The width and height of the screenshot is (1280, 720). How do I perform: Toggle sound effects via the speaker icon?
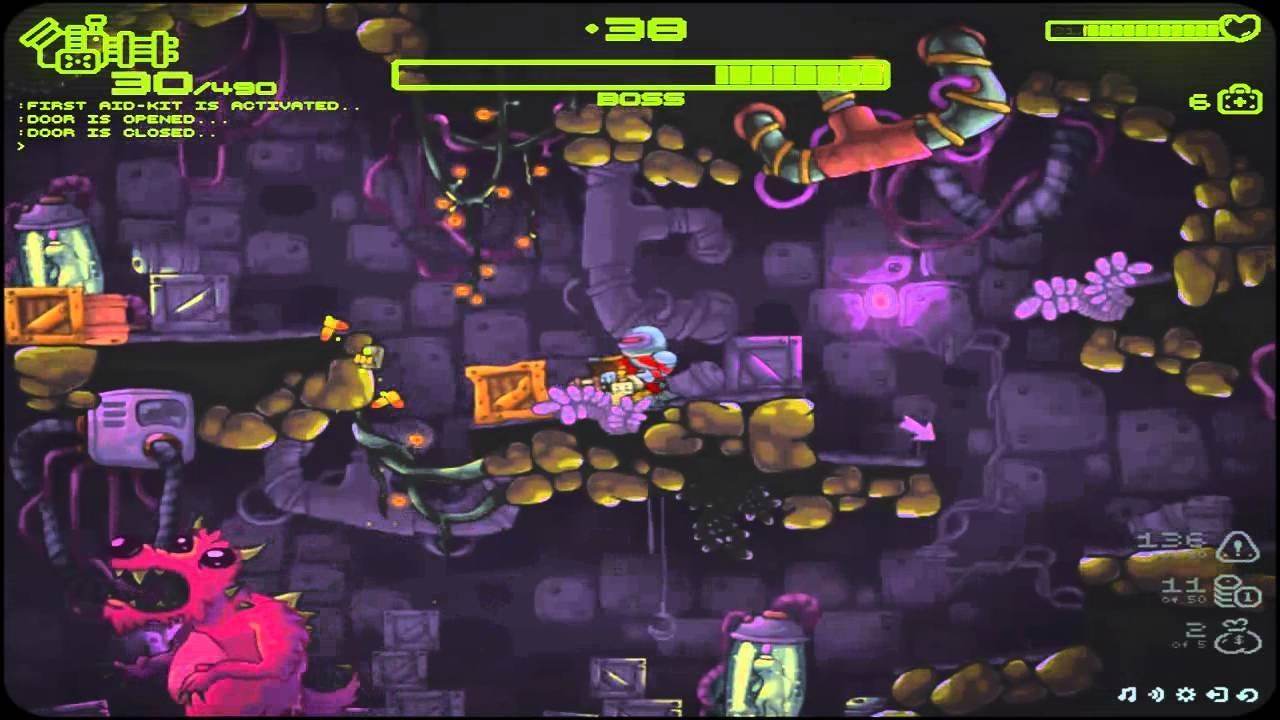(1156, 694)
